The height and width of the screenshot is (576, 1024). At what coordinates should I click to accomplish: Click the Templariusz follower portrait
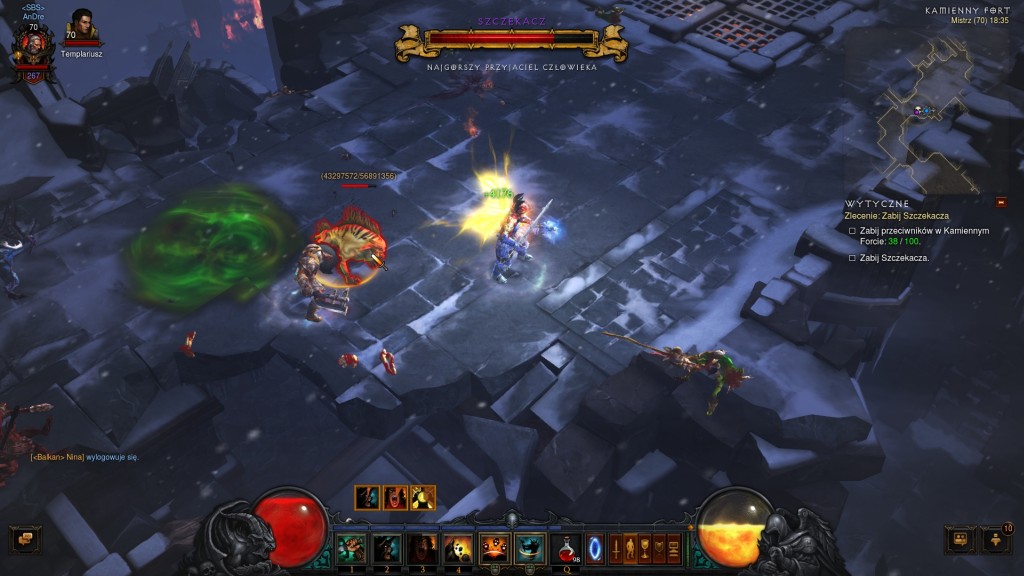(x=82, y=26)
